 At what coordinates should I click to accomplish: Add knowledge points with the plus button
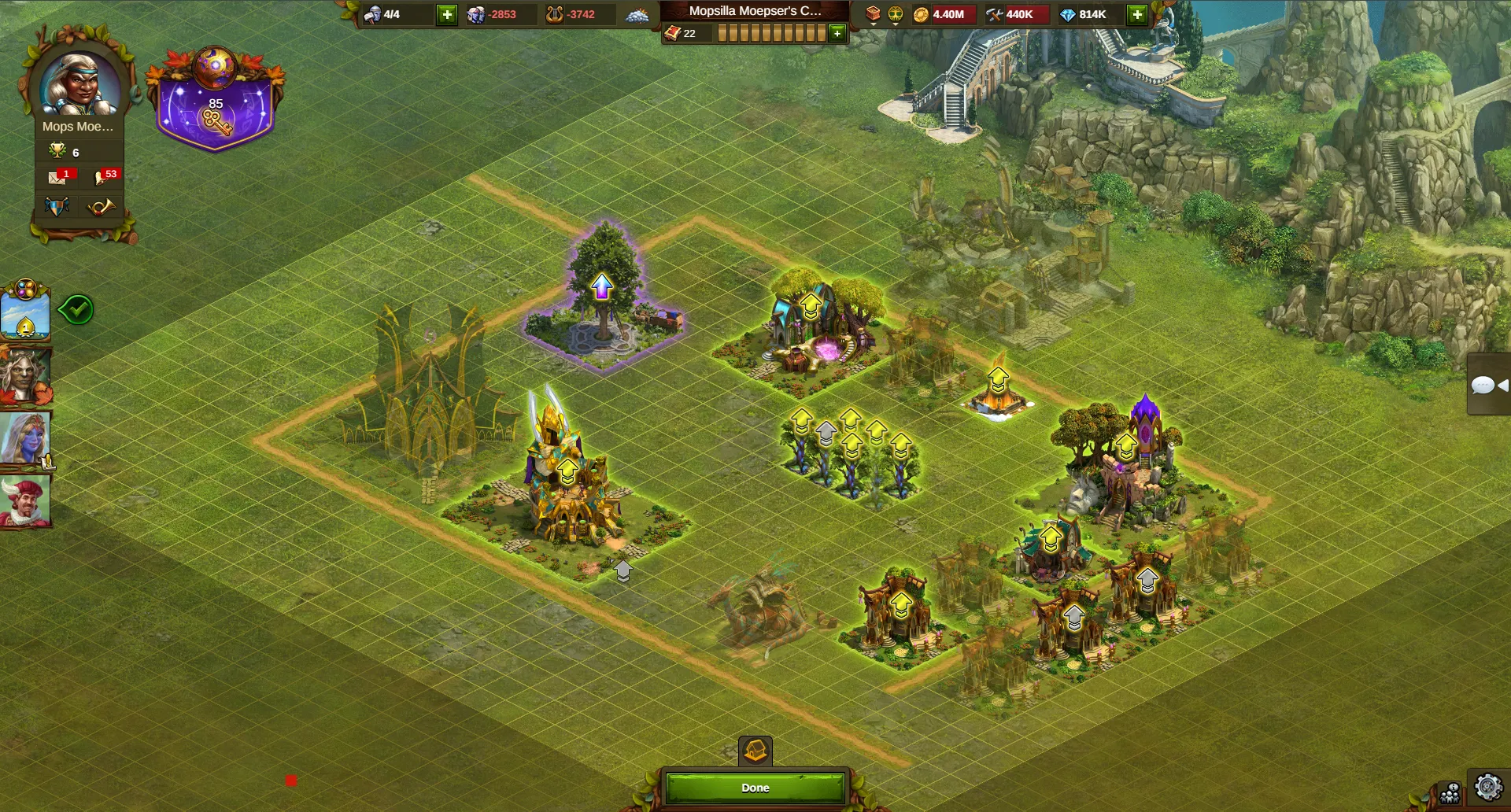tap(837, 33)
